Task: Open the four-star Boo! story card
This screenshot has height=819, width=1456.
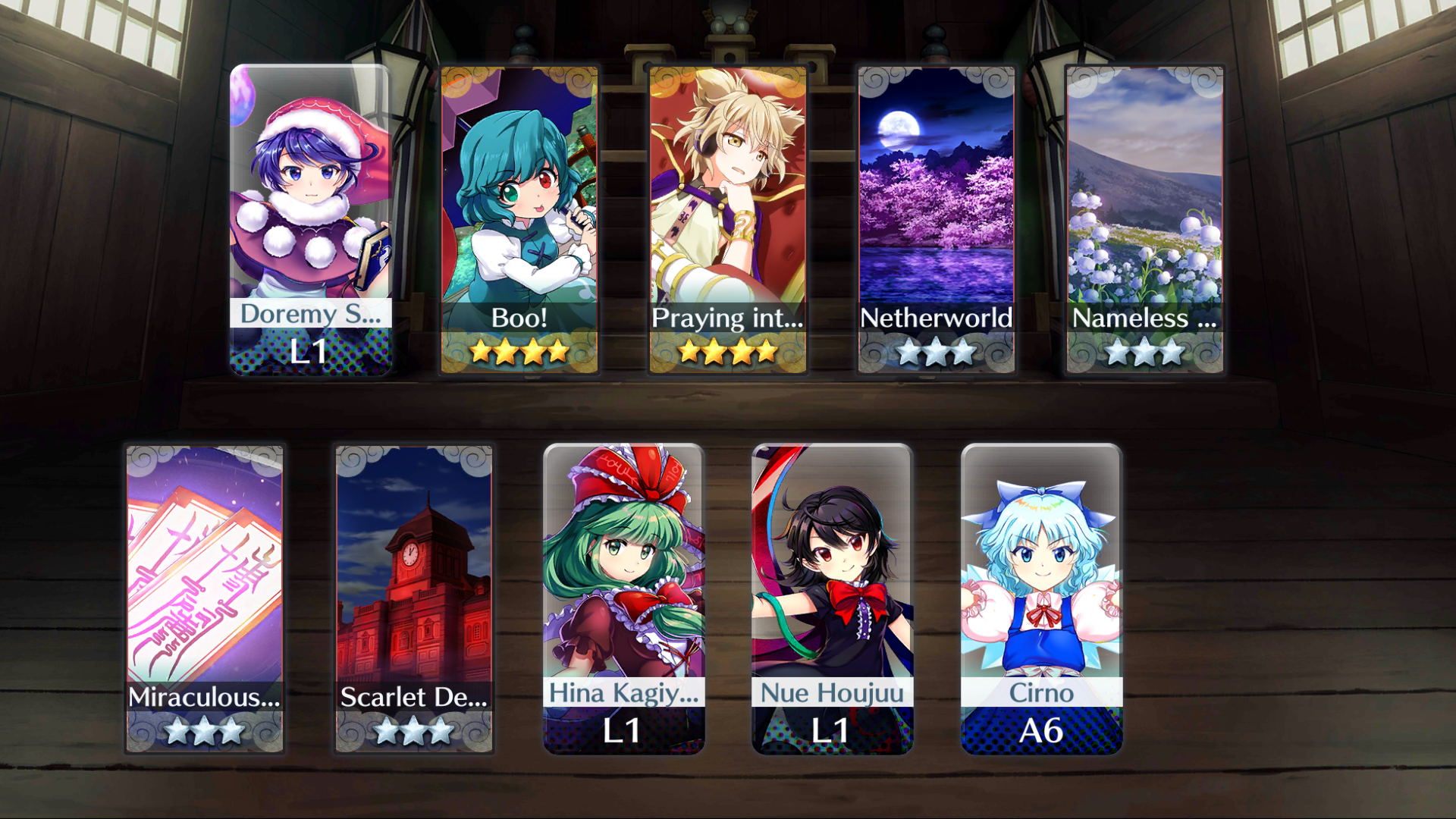Action: pyautogui.click(x=519, y=219)
